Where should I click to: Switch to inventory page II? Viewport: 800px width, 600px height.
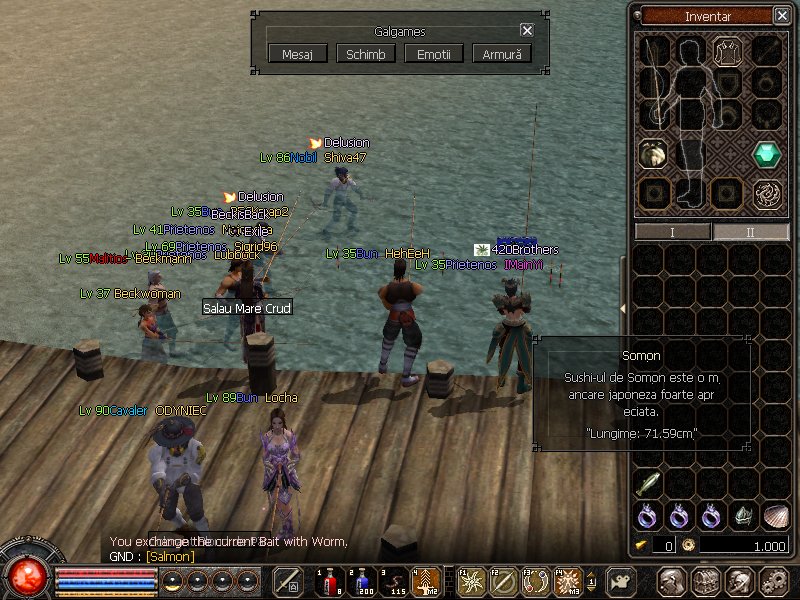(750, 231)
